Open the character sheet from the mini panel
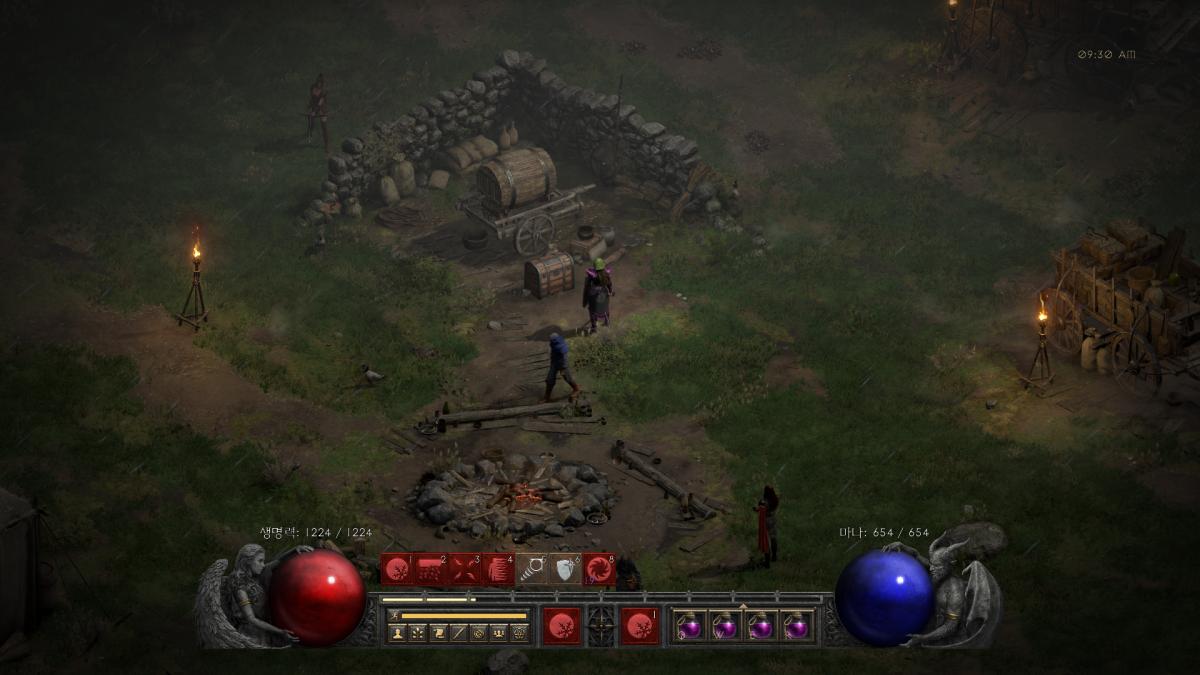Viewport: 1200px width, 675px height. [397, 633]
